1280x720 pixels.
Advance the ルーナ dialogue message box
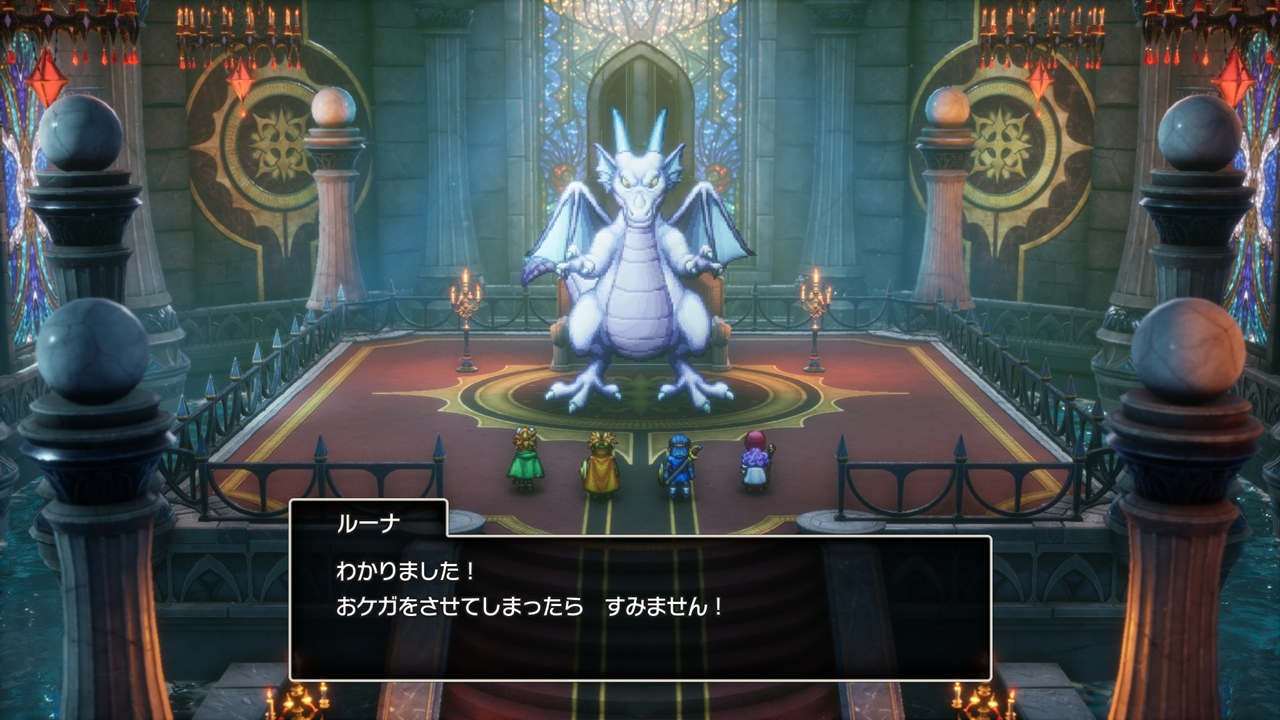coord(640,607)
